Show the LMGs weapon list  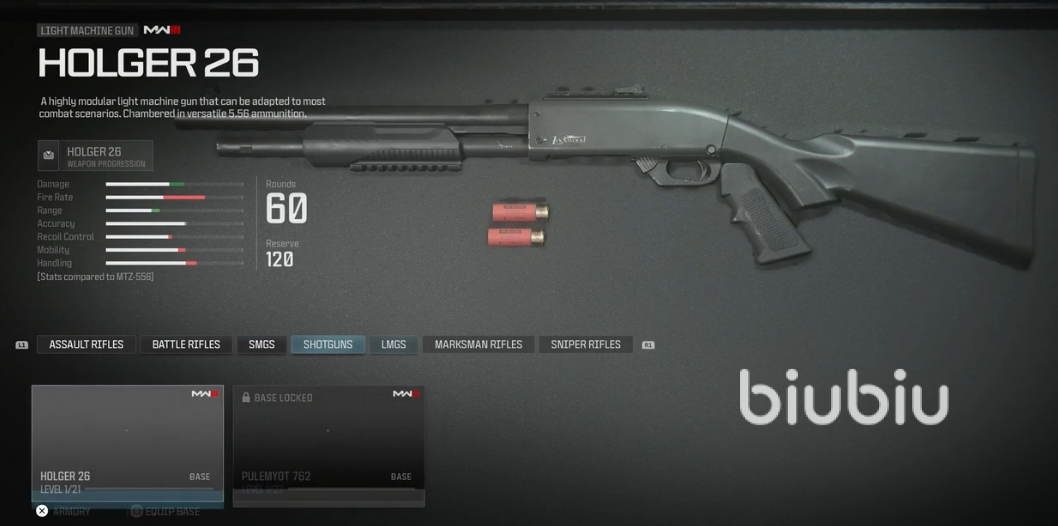(x=393, y=345)
